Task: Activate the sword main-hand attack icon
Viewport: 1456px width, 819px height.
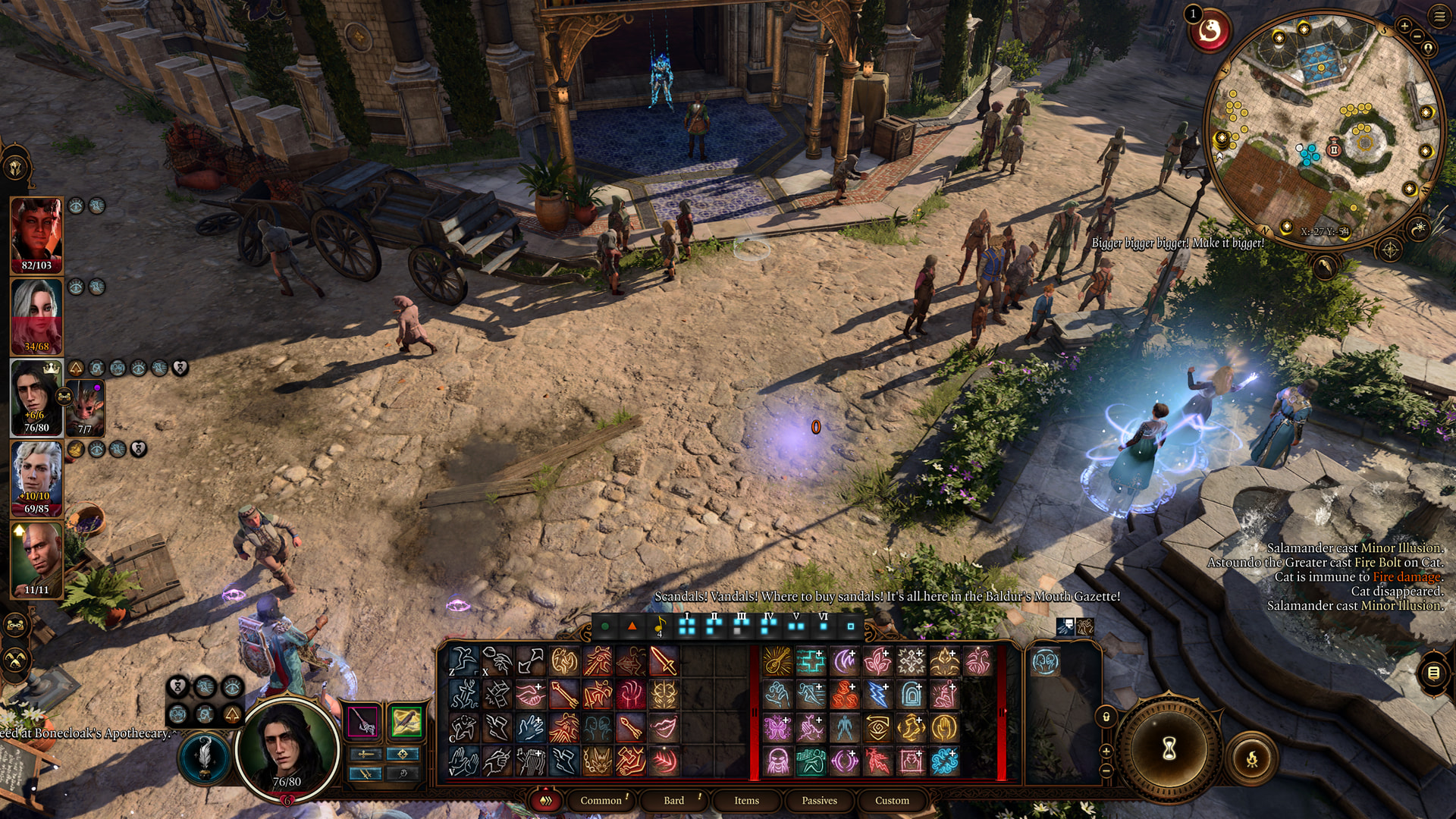Action: click(664, 661)
